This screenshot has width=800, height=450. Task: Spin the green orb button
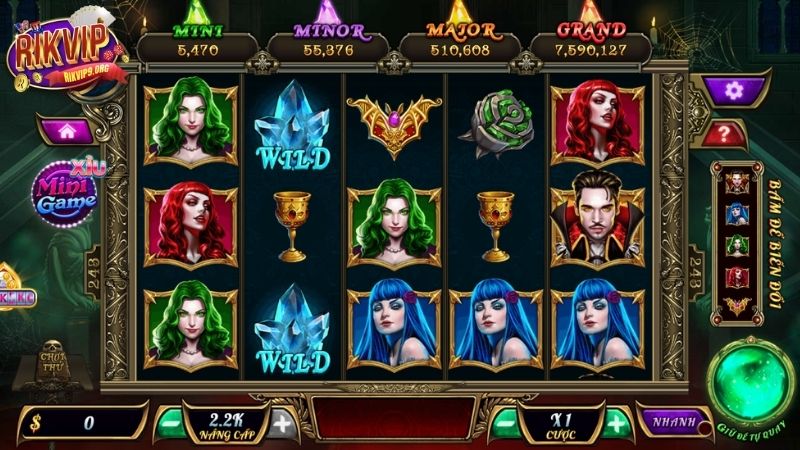click(749, 381)
